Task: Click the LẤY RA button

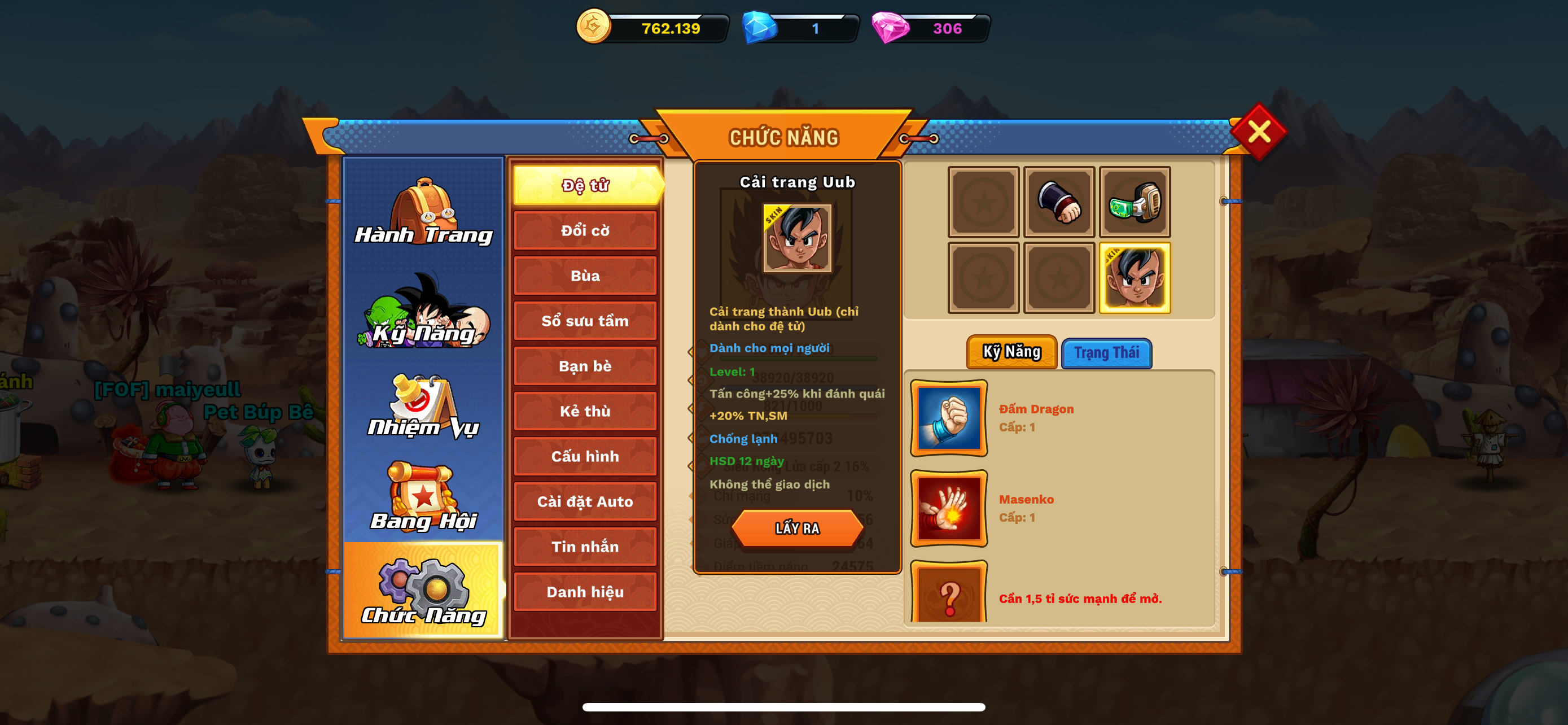Action: 797,529
